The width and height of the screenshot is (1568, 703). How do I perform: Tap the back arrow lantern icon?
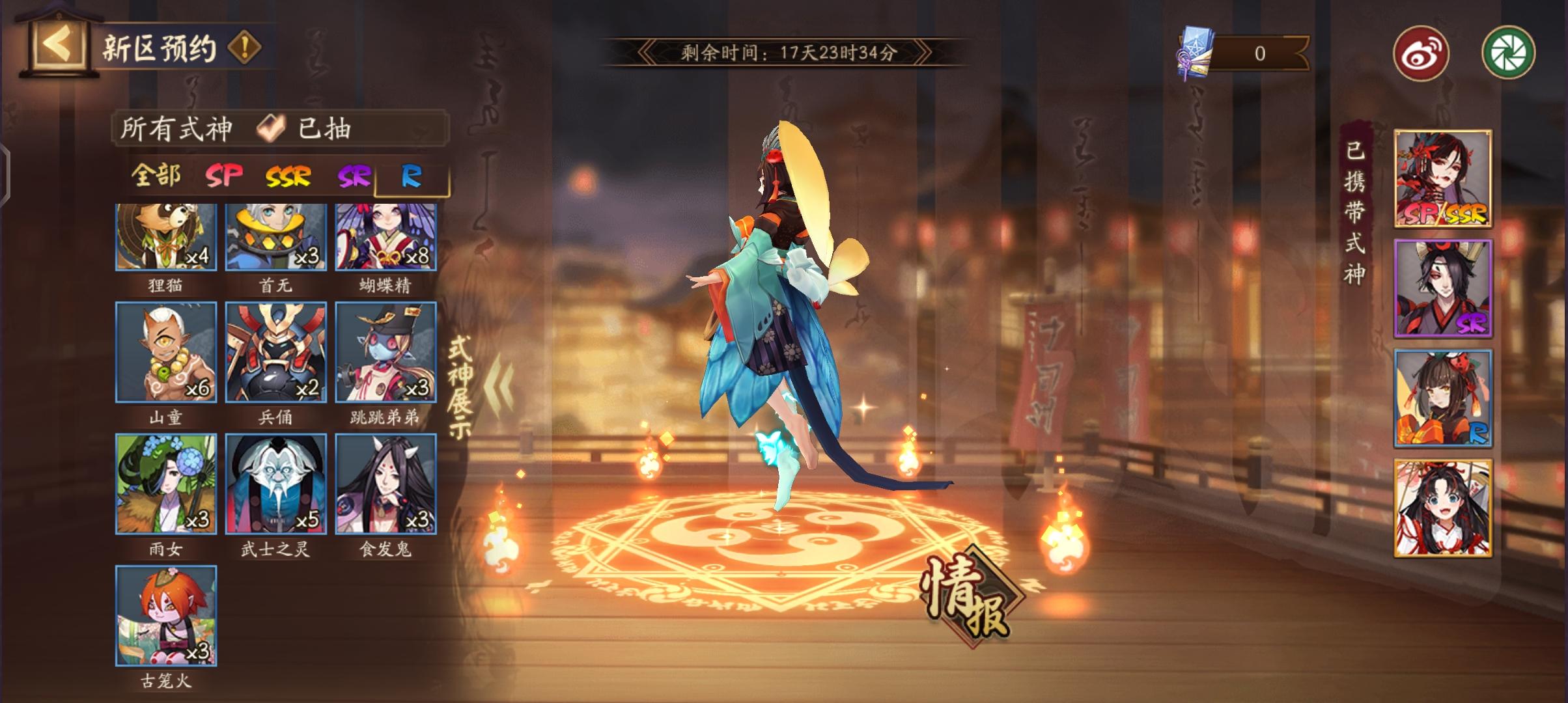[x=57, y=44]
